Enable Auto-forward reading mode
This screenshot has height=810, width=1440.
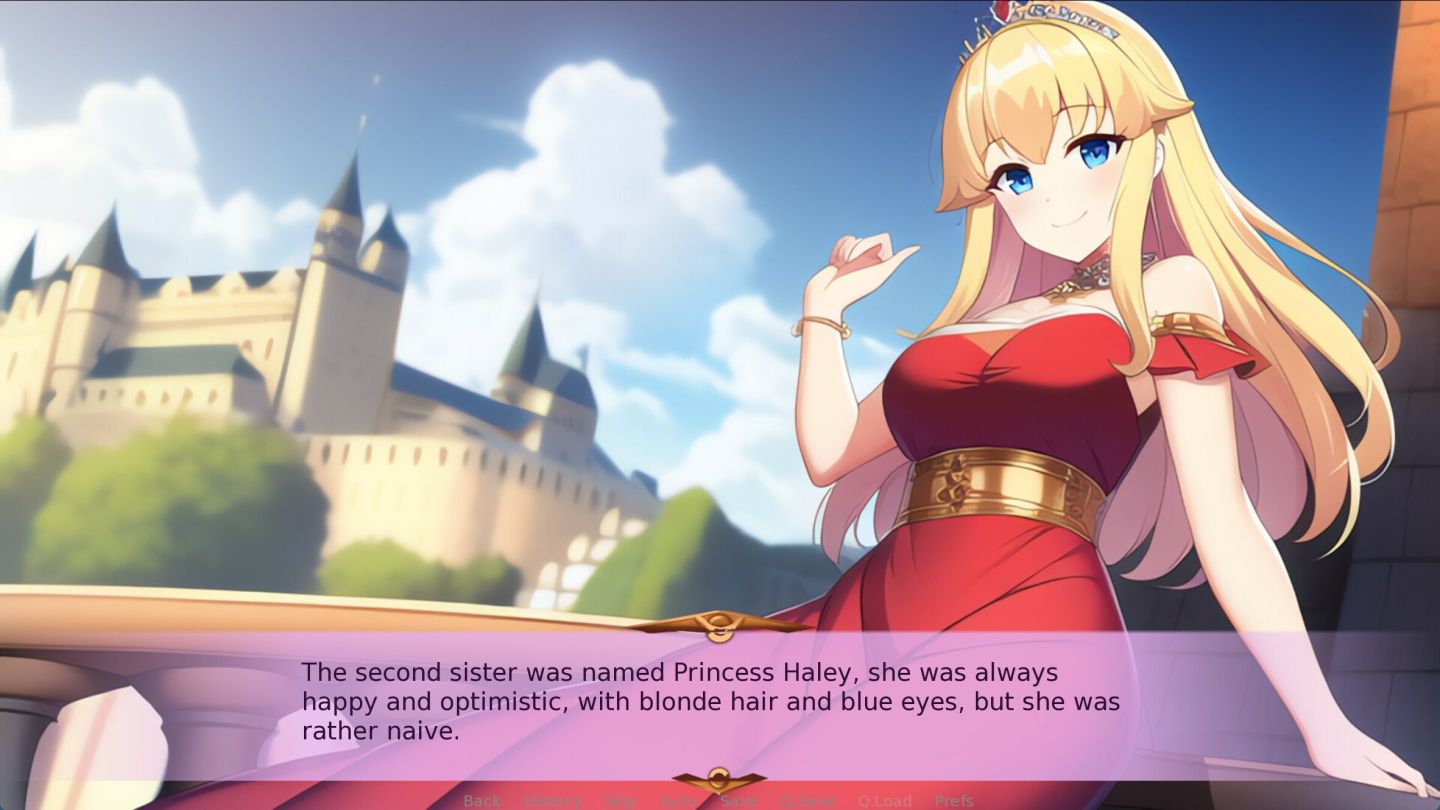(680, 800)
